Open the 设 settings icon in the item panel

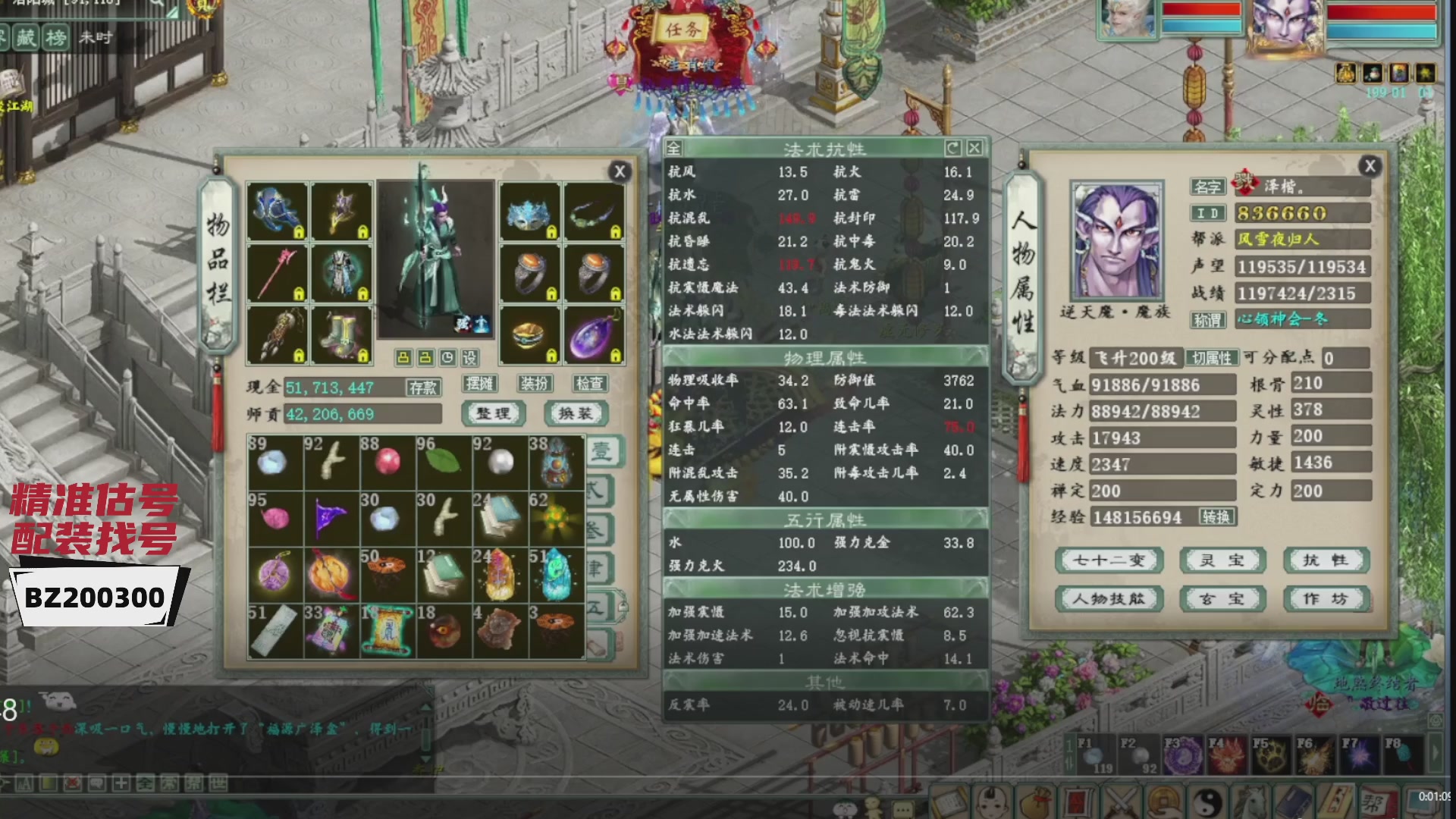point(470,356)
